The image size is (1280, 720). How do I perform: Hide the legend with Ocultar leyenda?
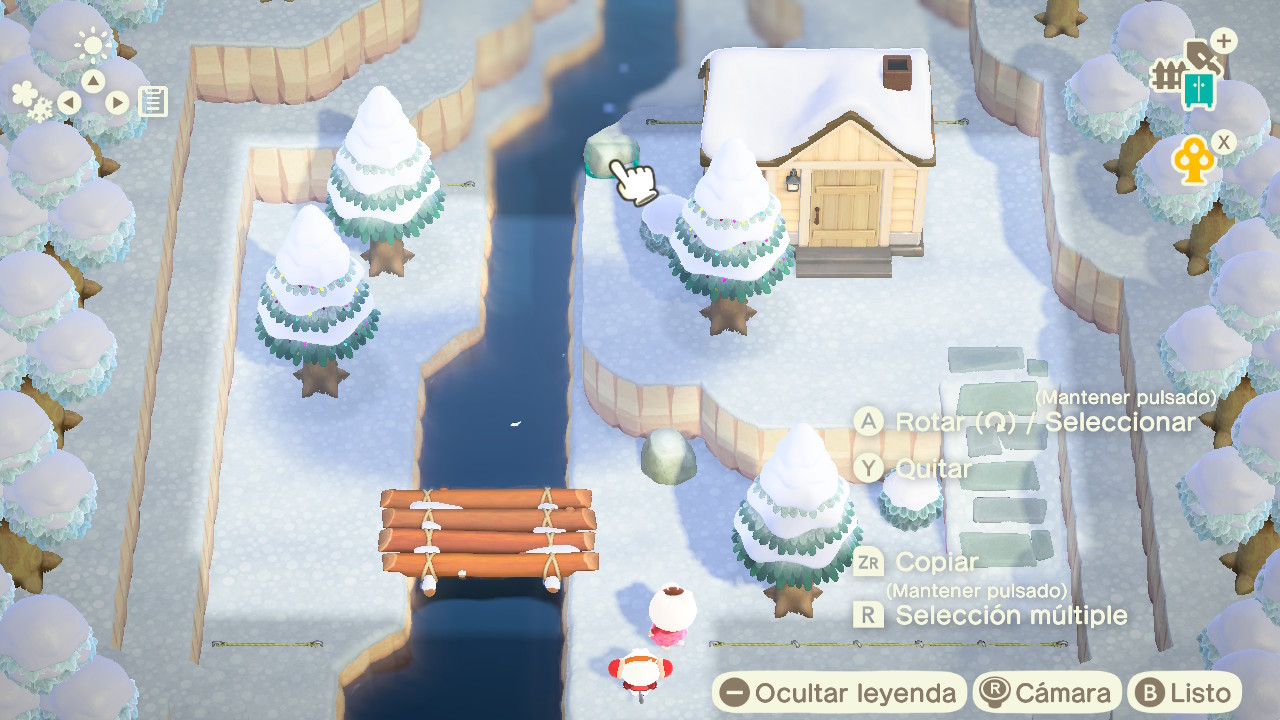coord(839,693)
